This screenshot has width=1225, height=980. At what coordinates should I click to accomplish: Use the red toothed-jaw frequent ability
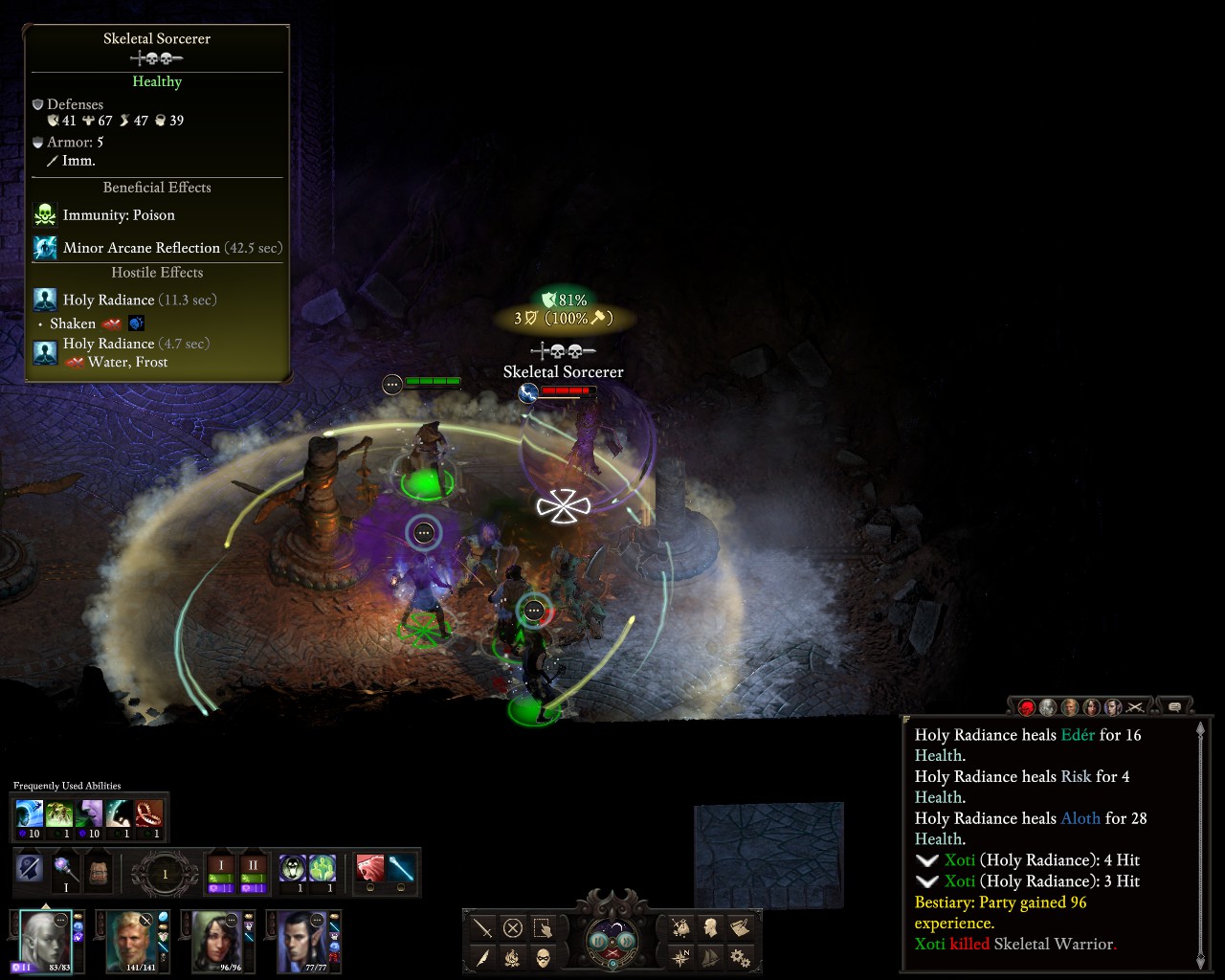click(148, 814)
